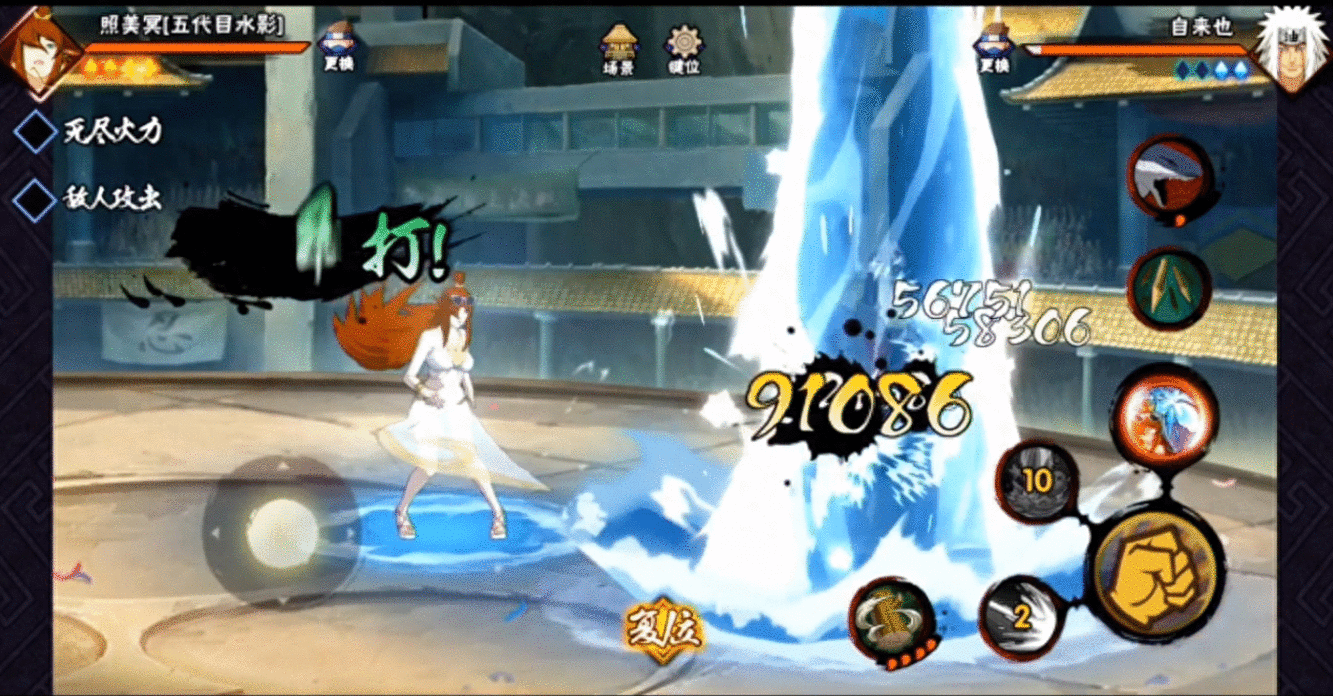
Task: Toggle the 敌人攻击 enemy attack checkbox
Action: coord(36,198)
